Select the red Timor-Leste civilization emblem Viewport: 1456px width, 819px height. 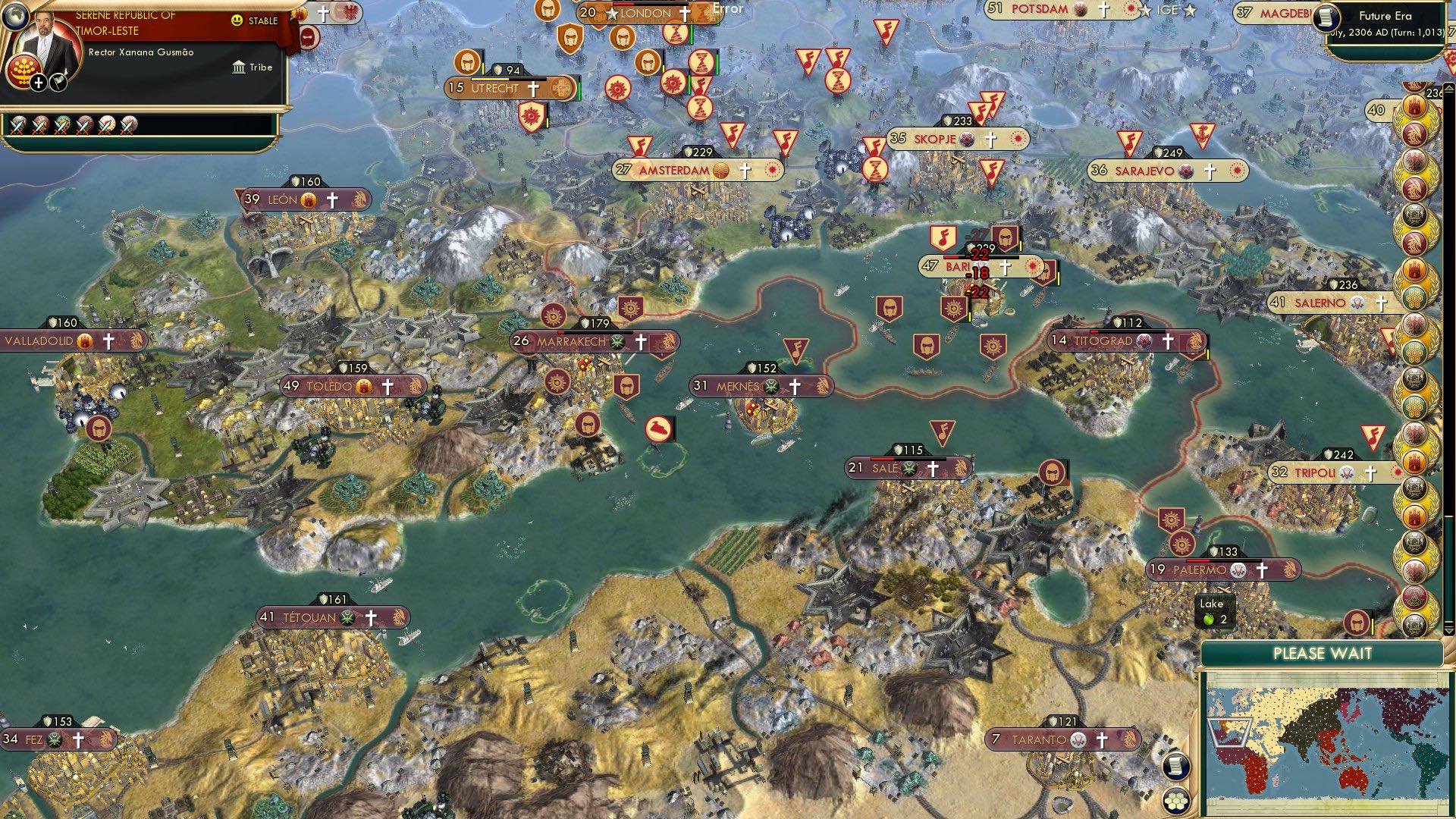pos(25,72)
